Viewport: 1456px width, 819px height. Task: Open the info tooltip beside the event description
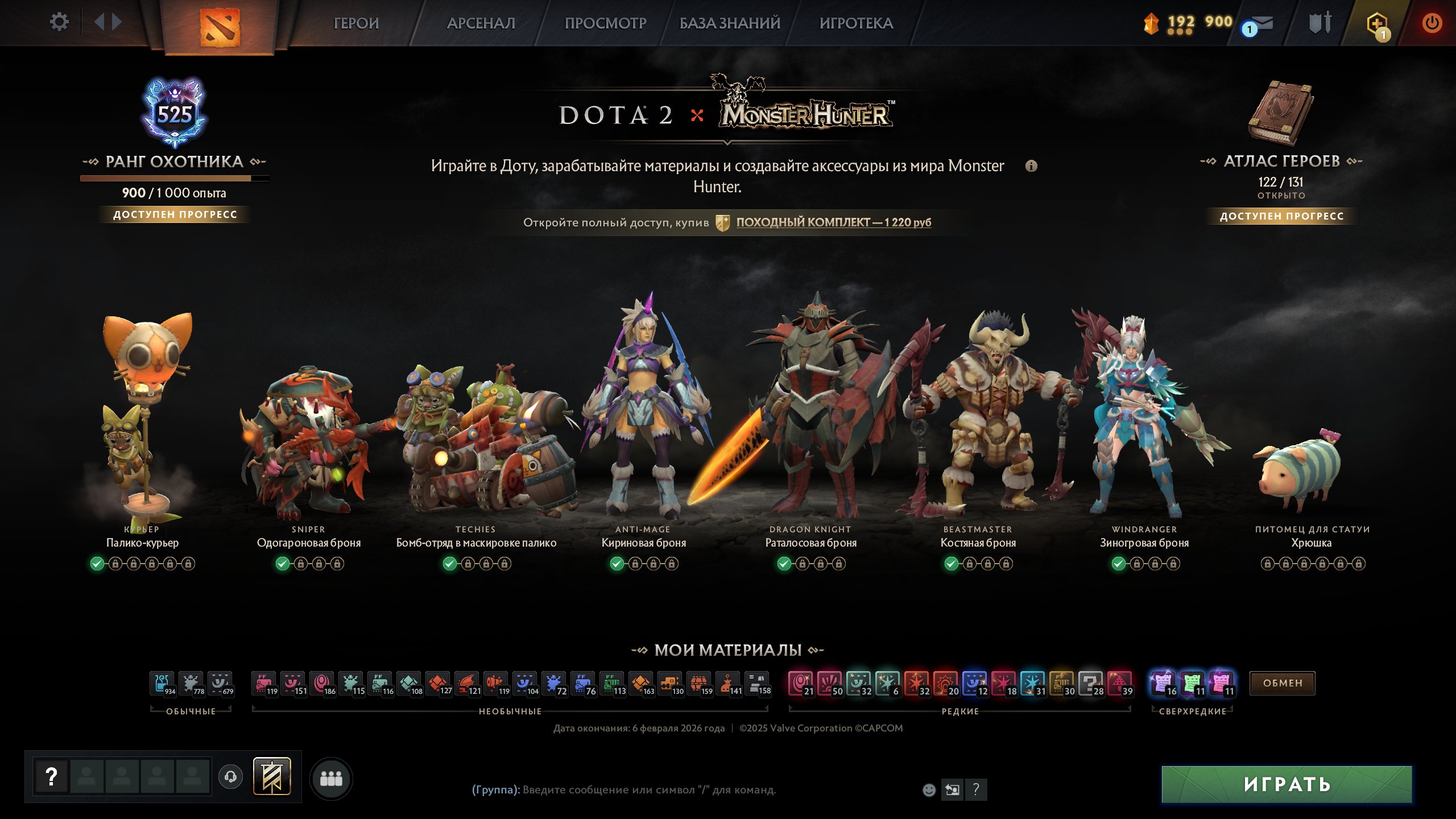[x=1032, y=166]
